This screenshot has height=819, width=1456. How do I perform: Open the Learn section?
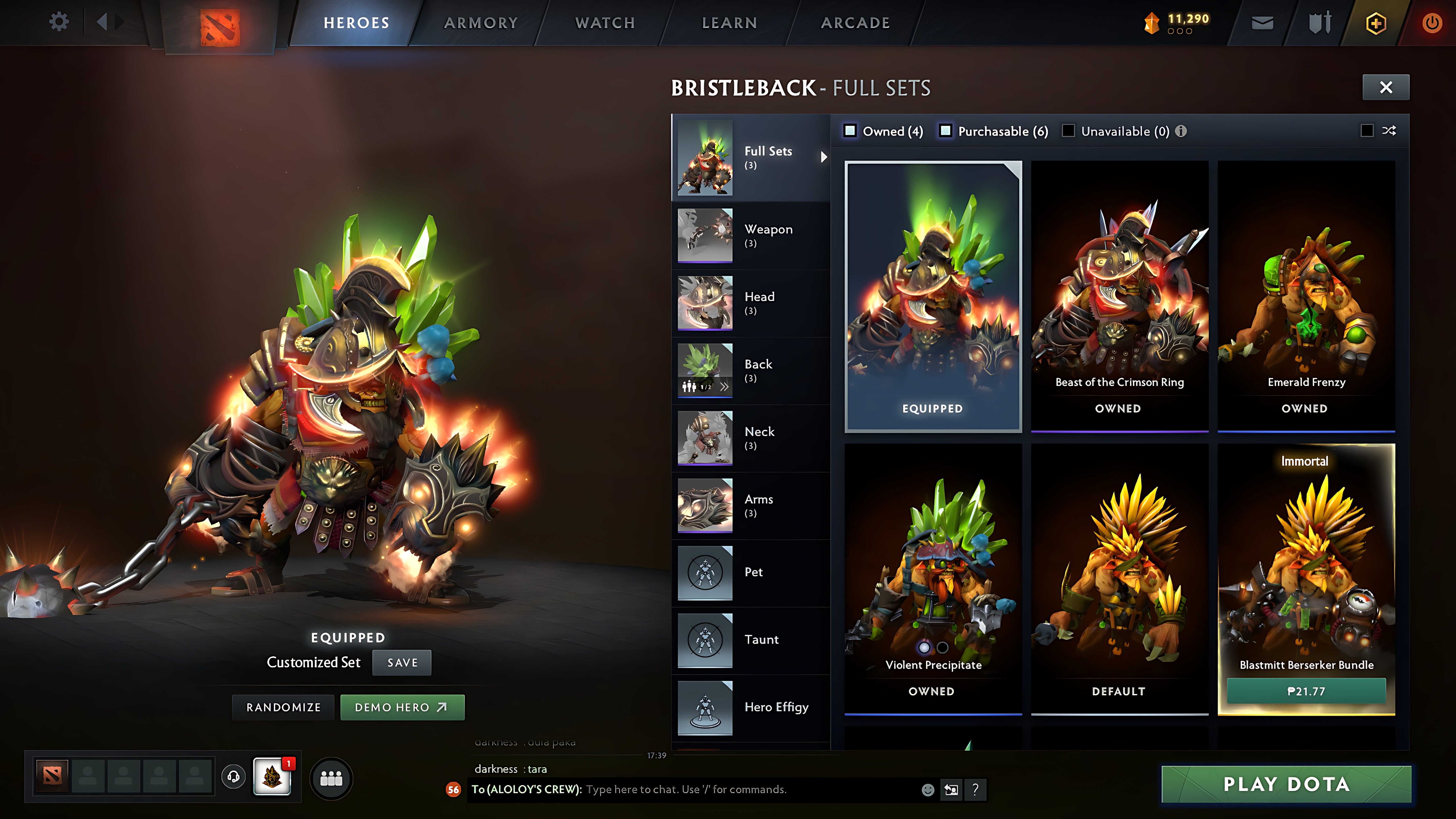coord(729,23)
